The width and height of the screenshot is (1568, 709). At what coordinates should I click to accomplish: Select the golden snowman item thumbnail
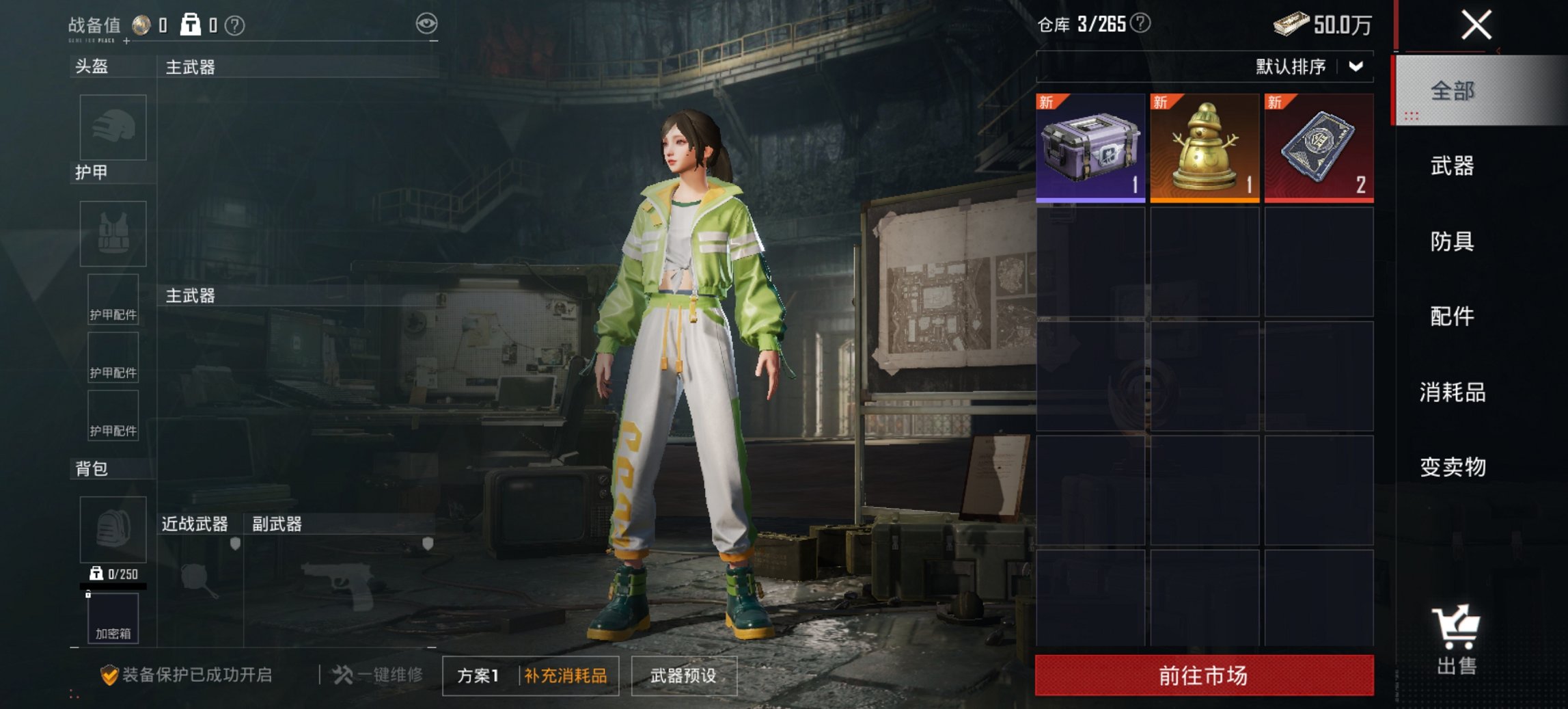[1205, 146]
